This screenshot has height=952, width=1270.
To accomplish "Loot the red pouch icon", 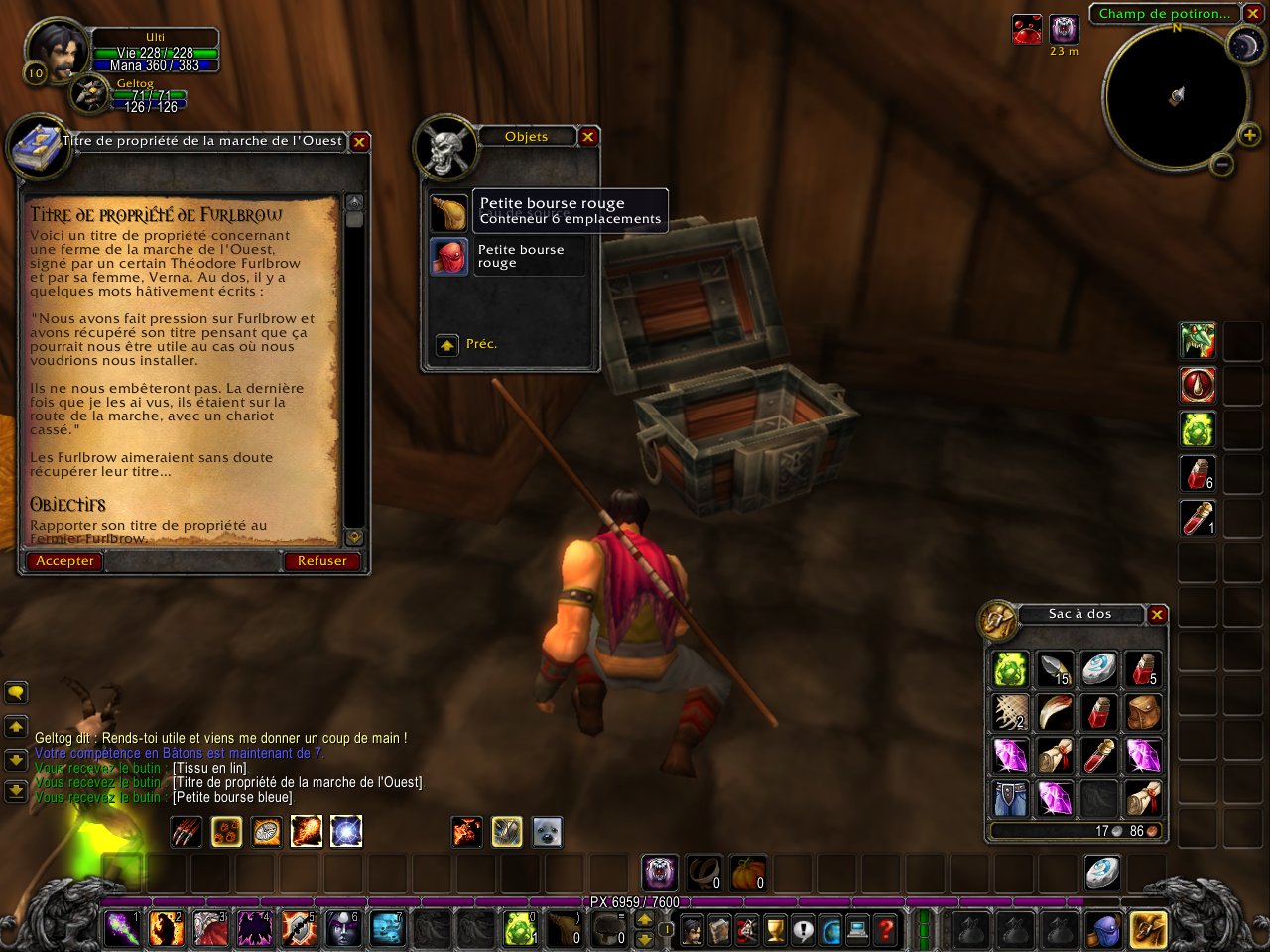I will (448, 256).
